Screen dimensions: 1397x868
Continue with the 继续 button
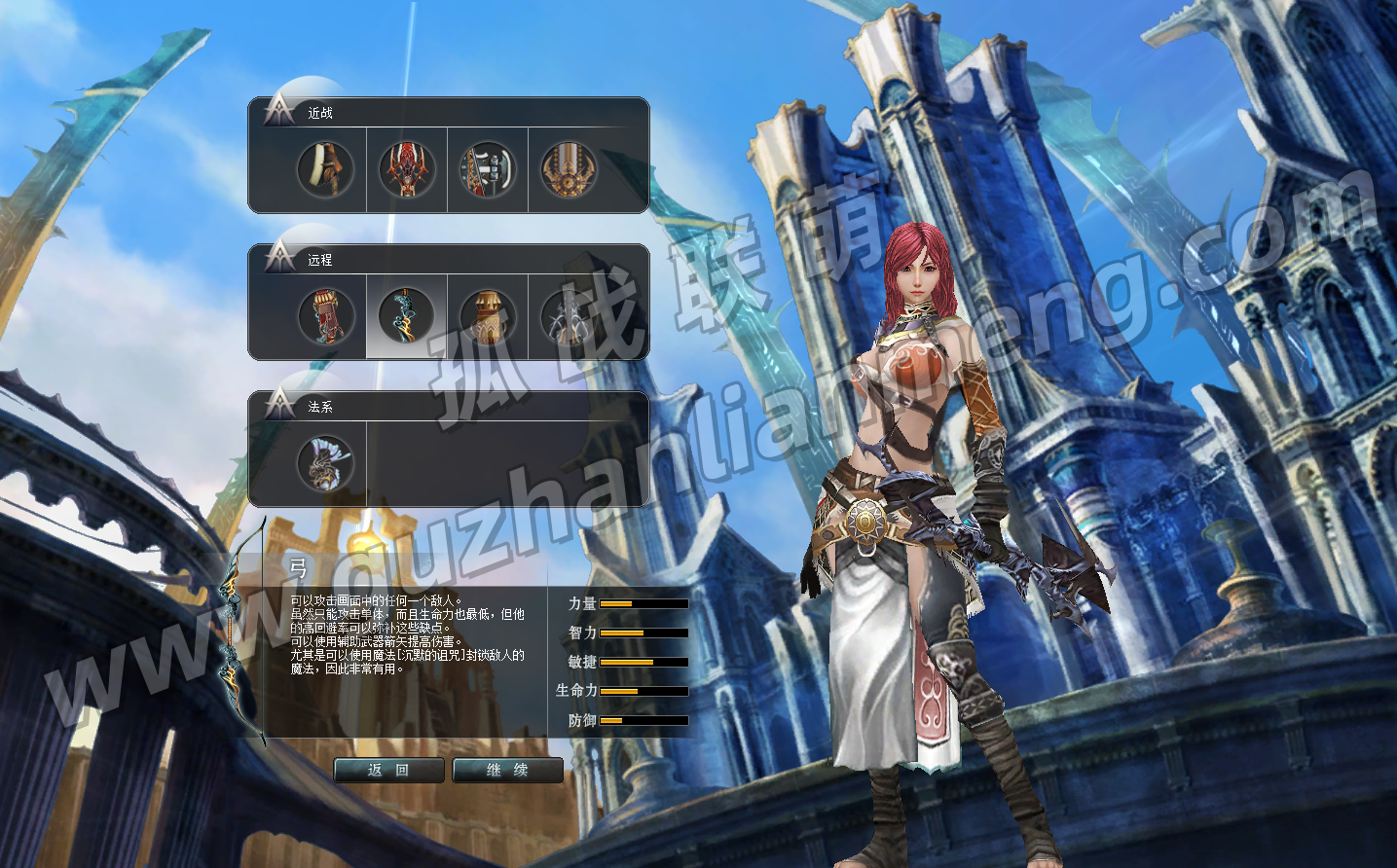click(507, 770)
